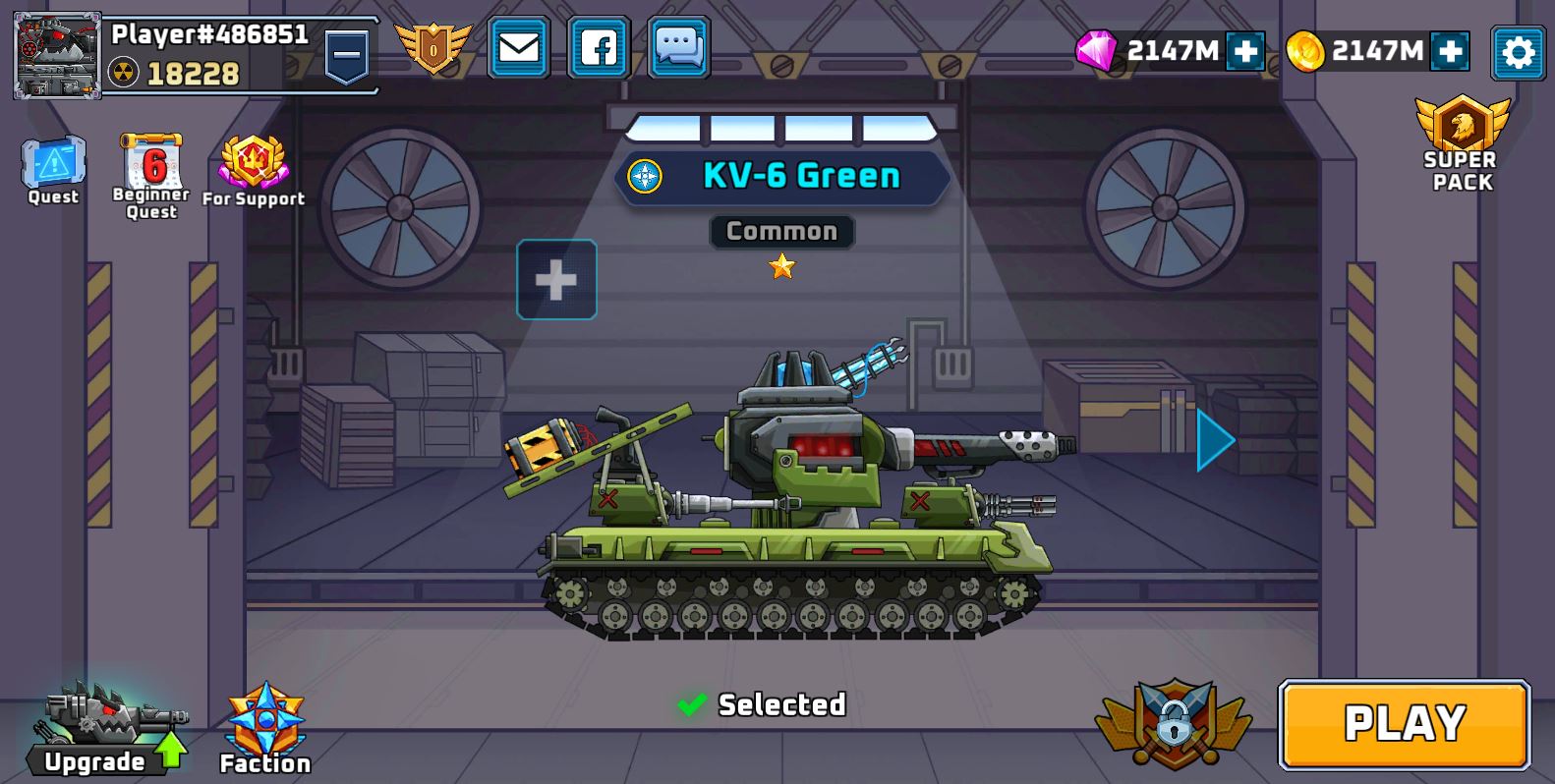The height and width of the screenshot is (784, 1555).
Task: Show the next tank with the right arrow
Action: [x=1215, y=440]
